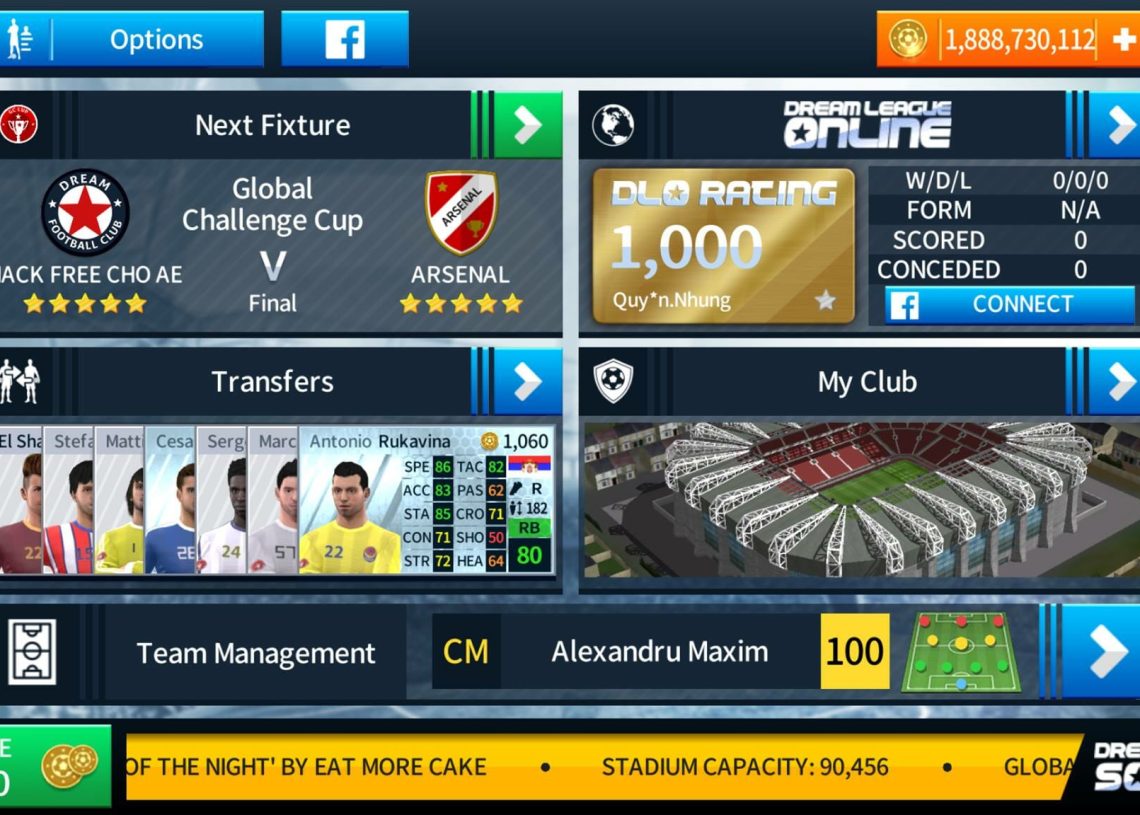Select the Alexandru Maxim player row

660,652
